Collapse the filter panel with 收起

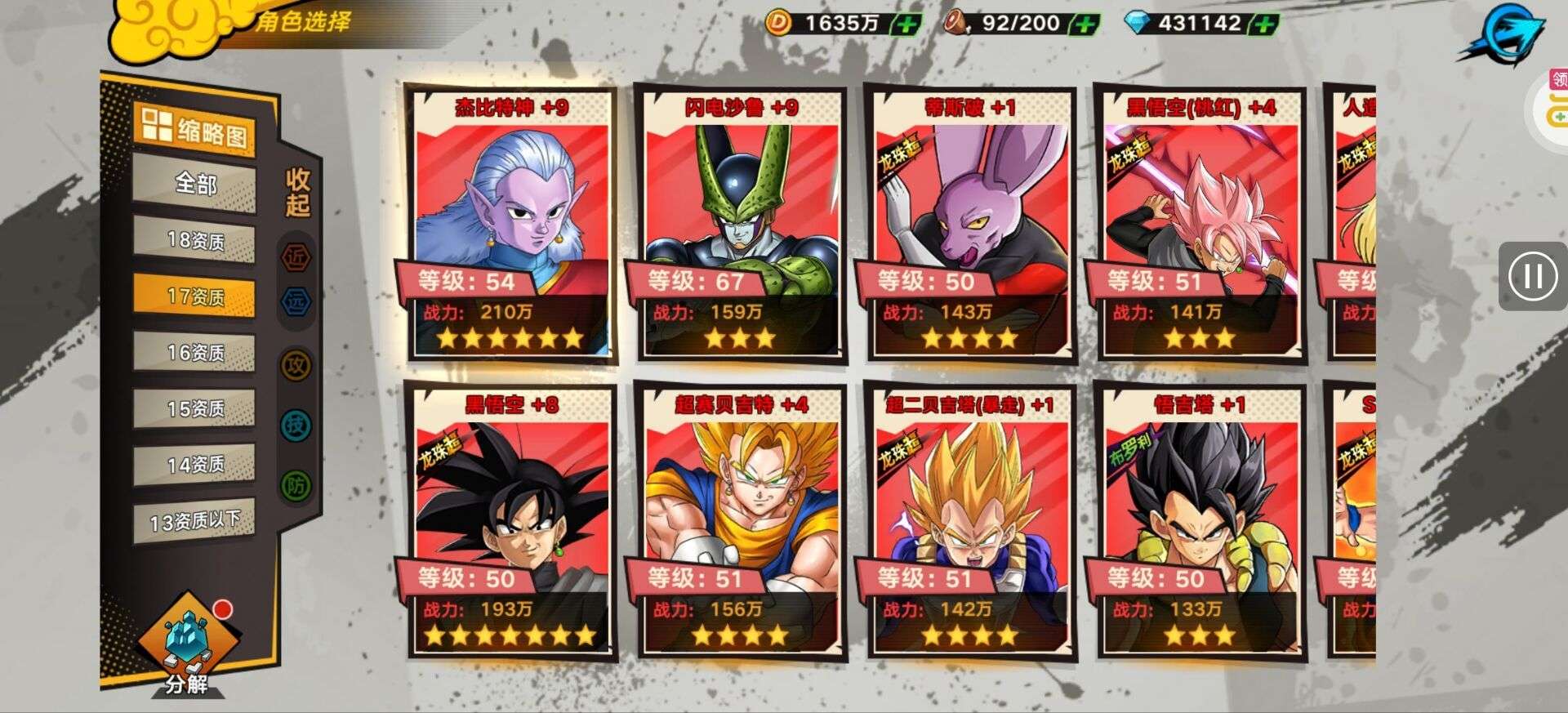click(297, 193)
